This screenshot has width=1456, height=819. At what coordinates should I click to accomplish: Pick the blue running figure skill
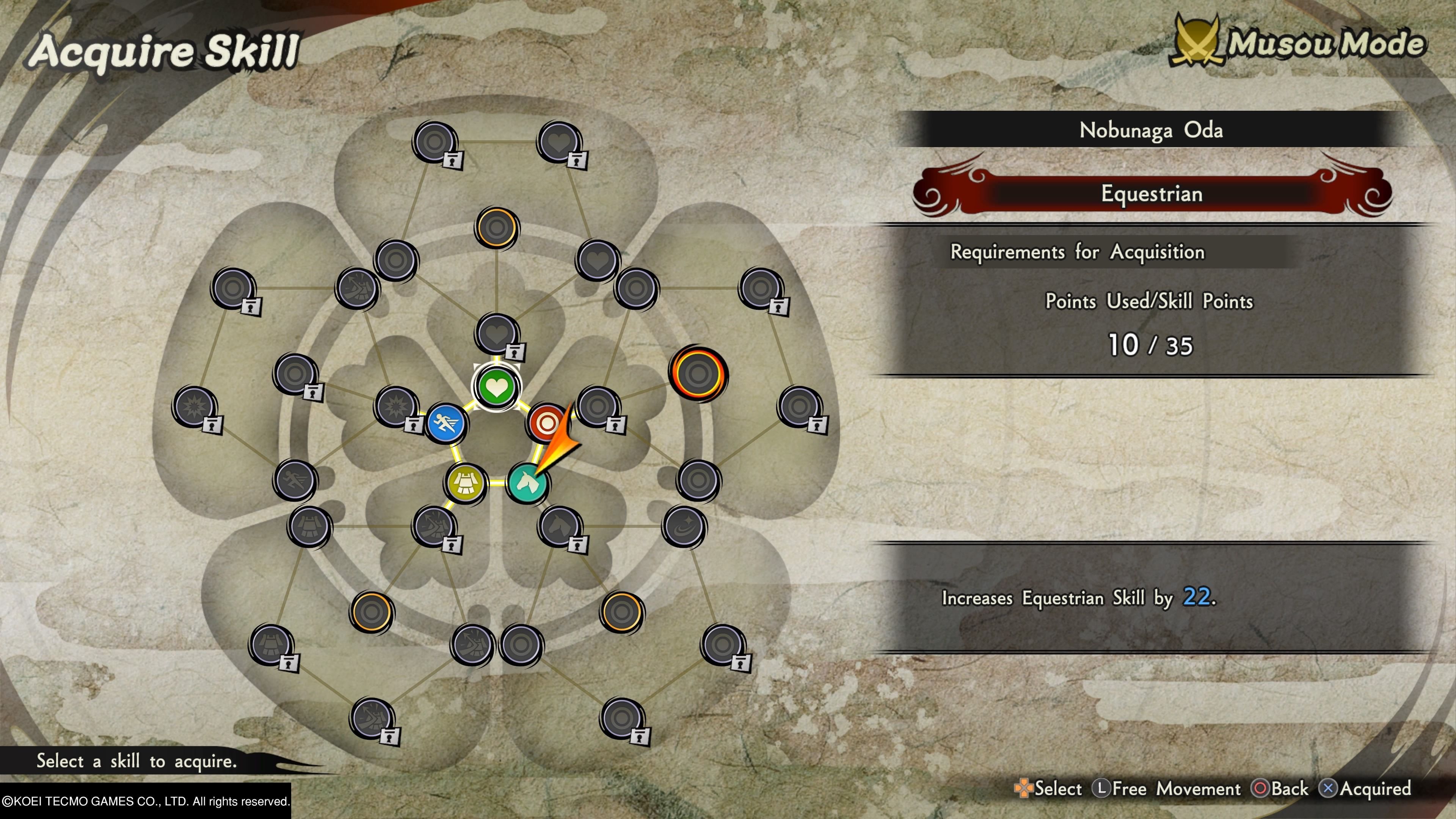(446, 423)
